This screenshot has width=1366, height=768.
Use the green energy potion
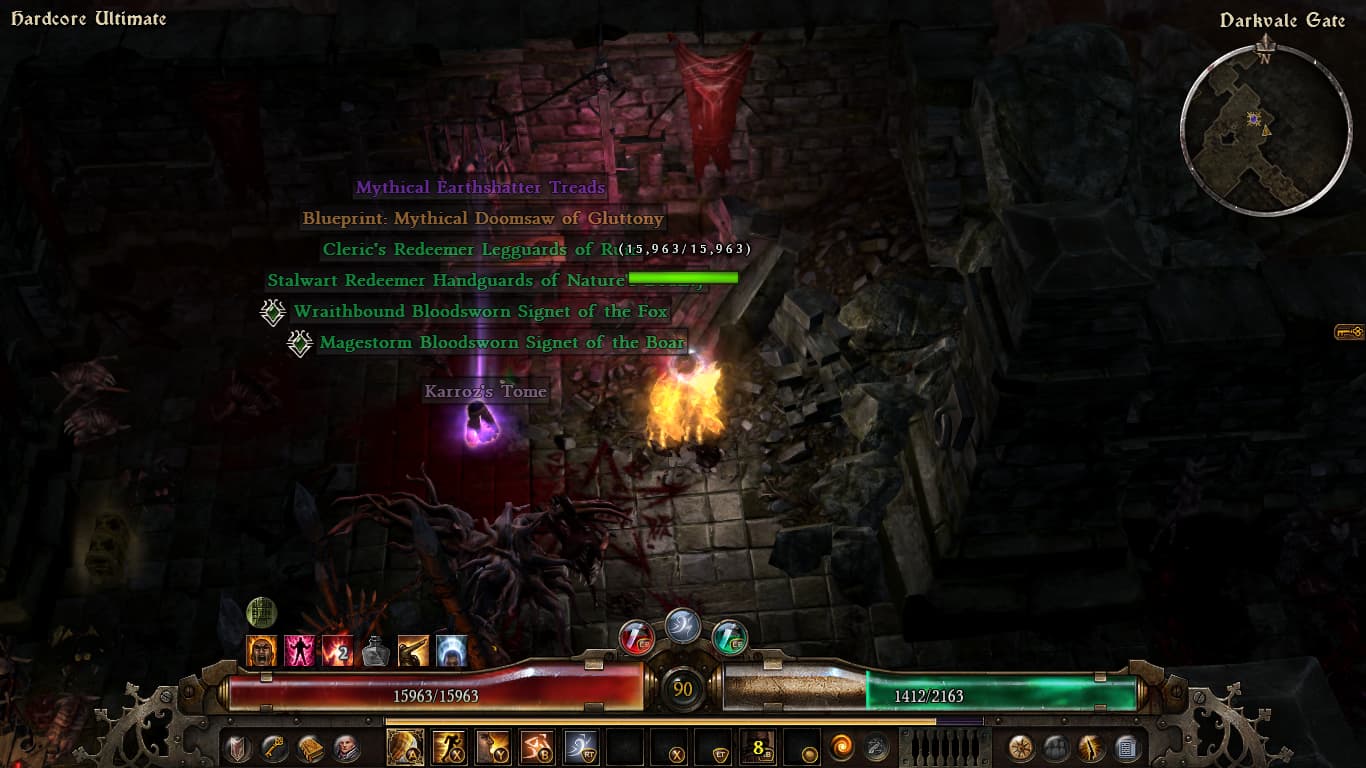coord(729,636)
